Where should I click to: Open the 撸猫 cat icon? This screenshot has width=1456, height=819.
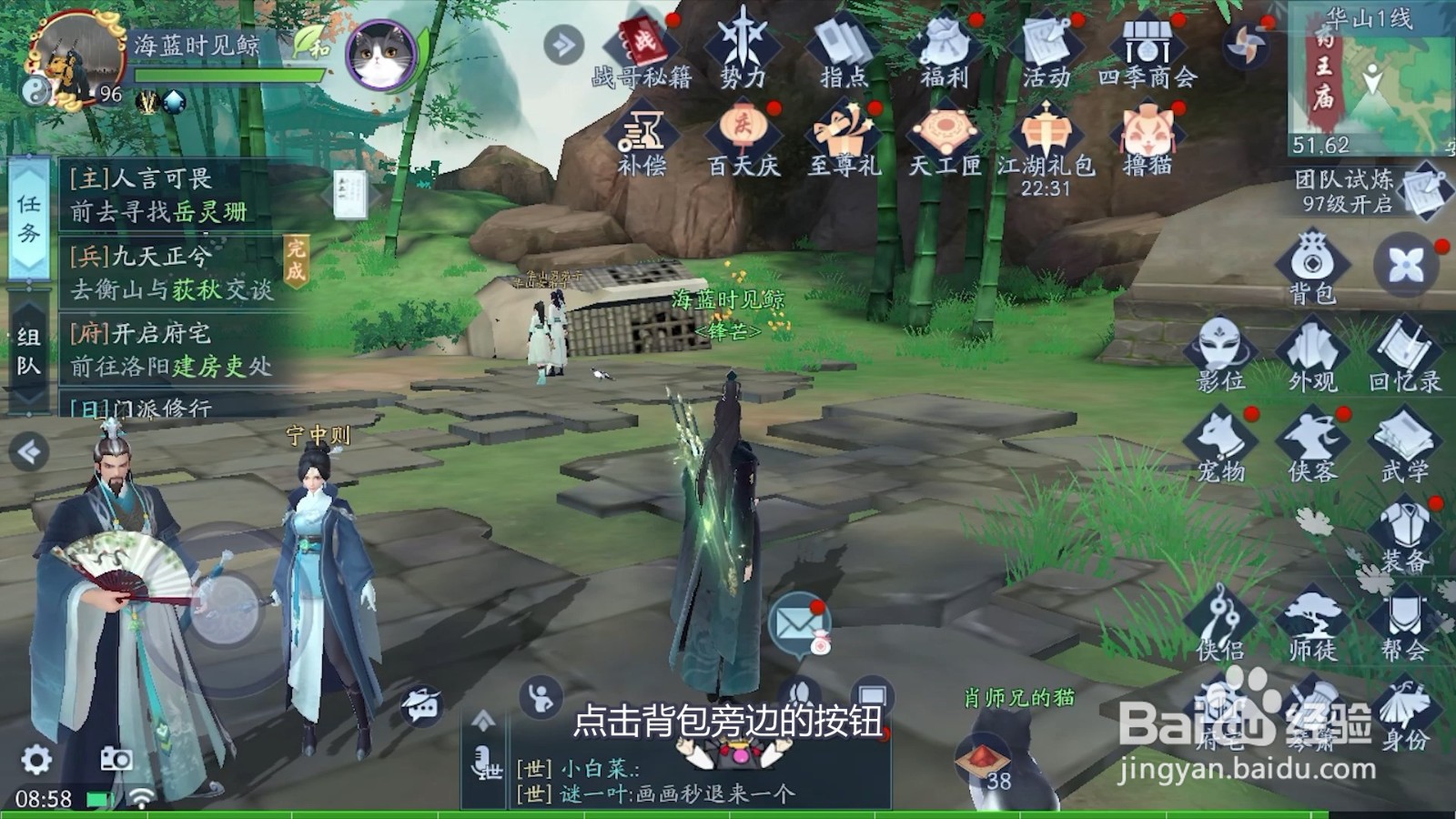1148,132
